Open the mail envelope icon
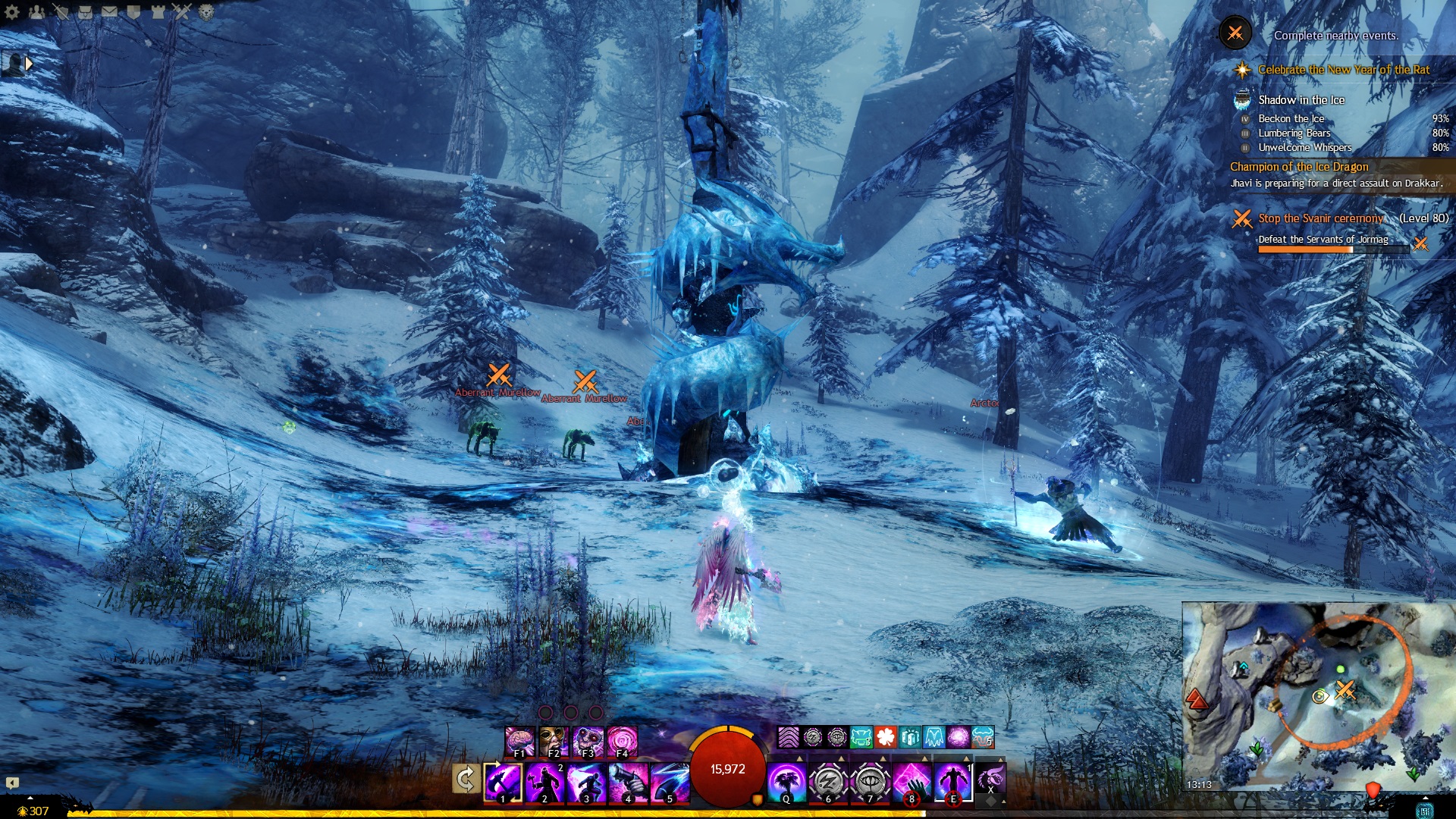This screenshot has height=819, width=1456. point(109,11)
